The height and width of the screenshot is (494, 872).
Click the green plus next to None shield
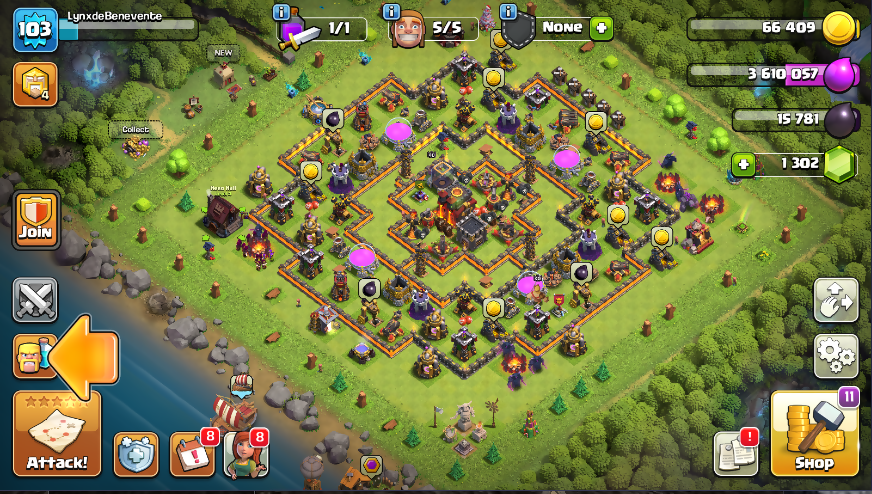click(601, 28)
